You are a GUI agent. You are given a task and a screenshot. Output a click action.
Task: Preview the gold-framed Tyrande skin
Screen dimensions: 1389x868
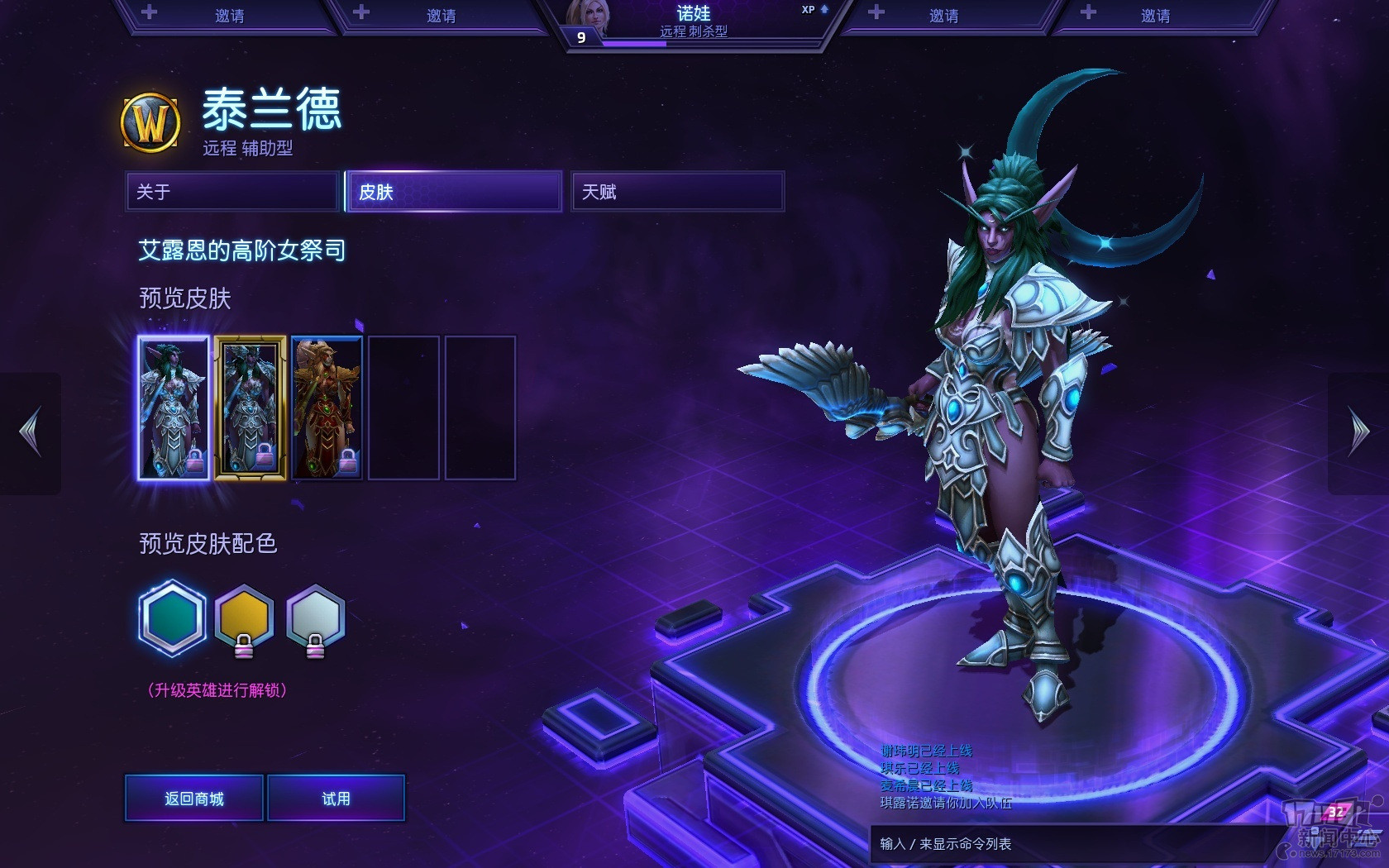pos(250,408)
